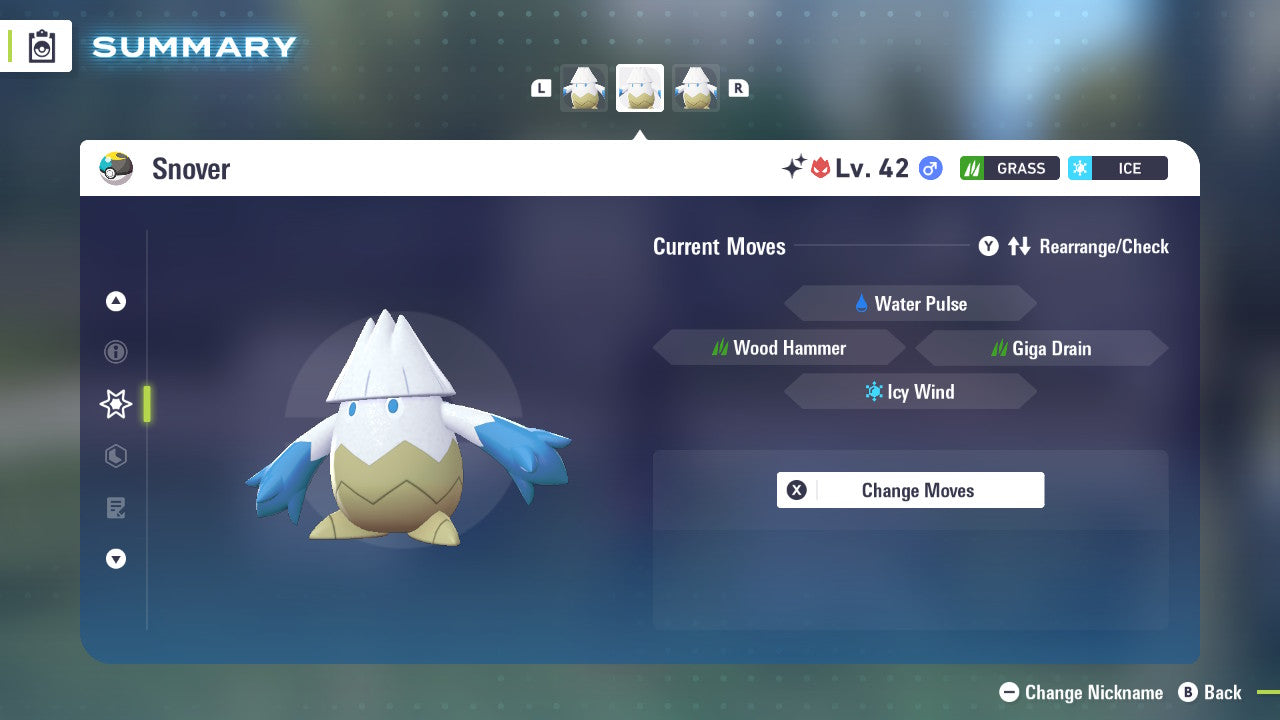Open the memo page via the notes icon
Image resolution: width=1280 pixels, height=720 pixels.
[115, 508]
